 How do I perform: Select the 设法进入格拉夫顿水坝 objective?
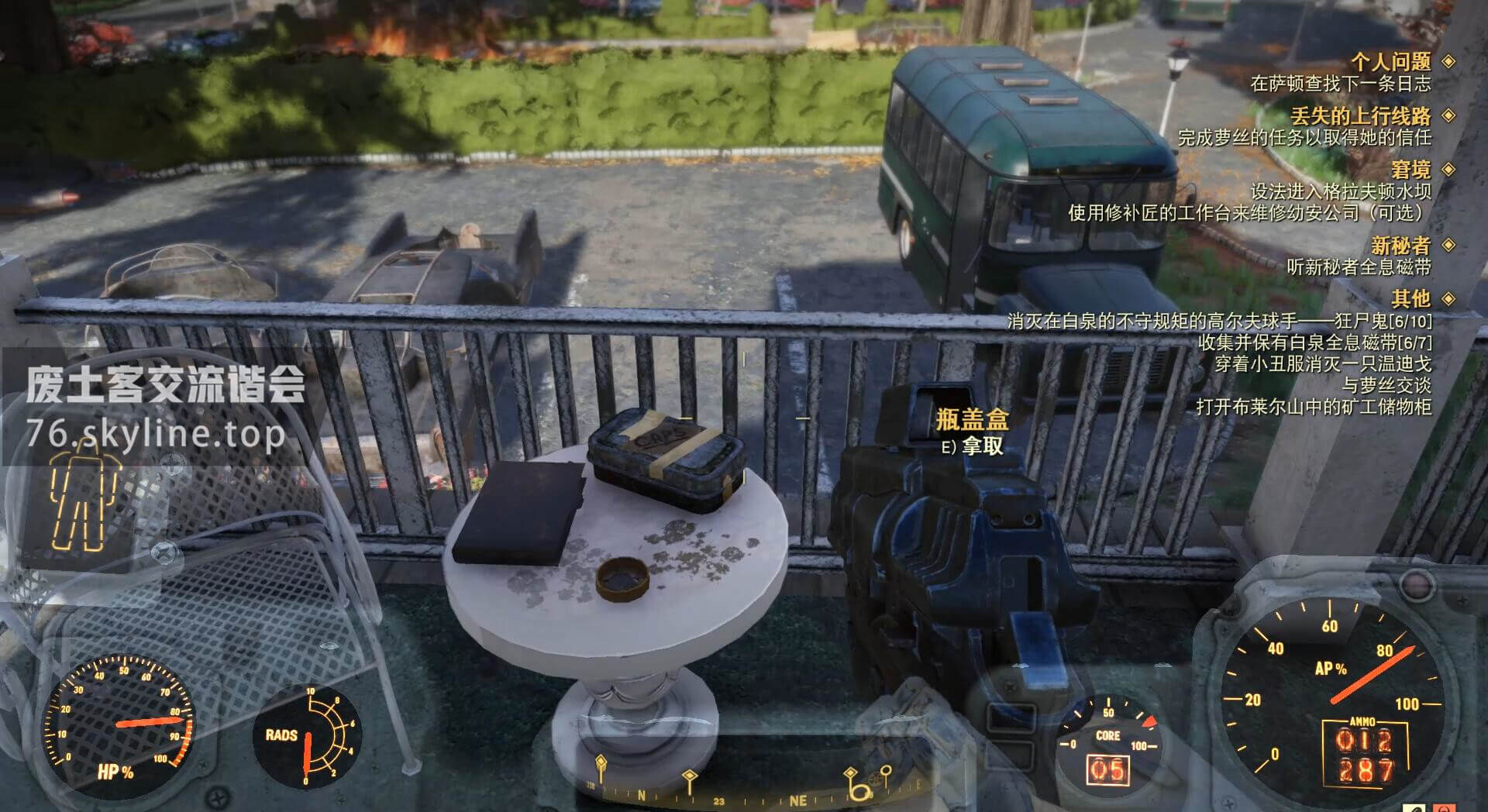pyautogui.click(x=1340, y=191)
